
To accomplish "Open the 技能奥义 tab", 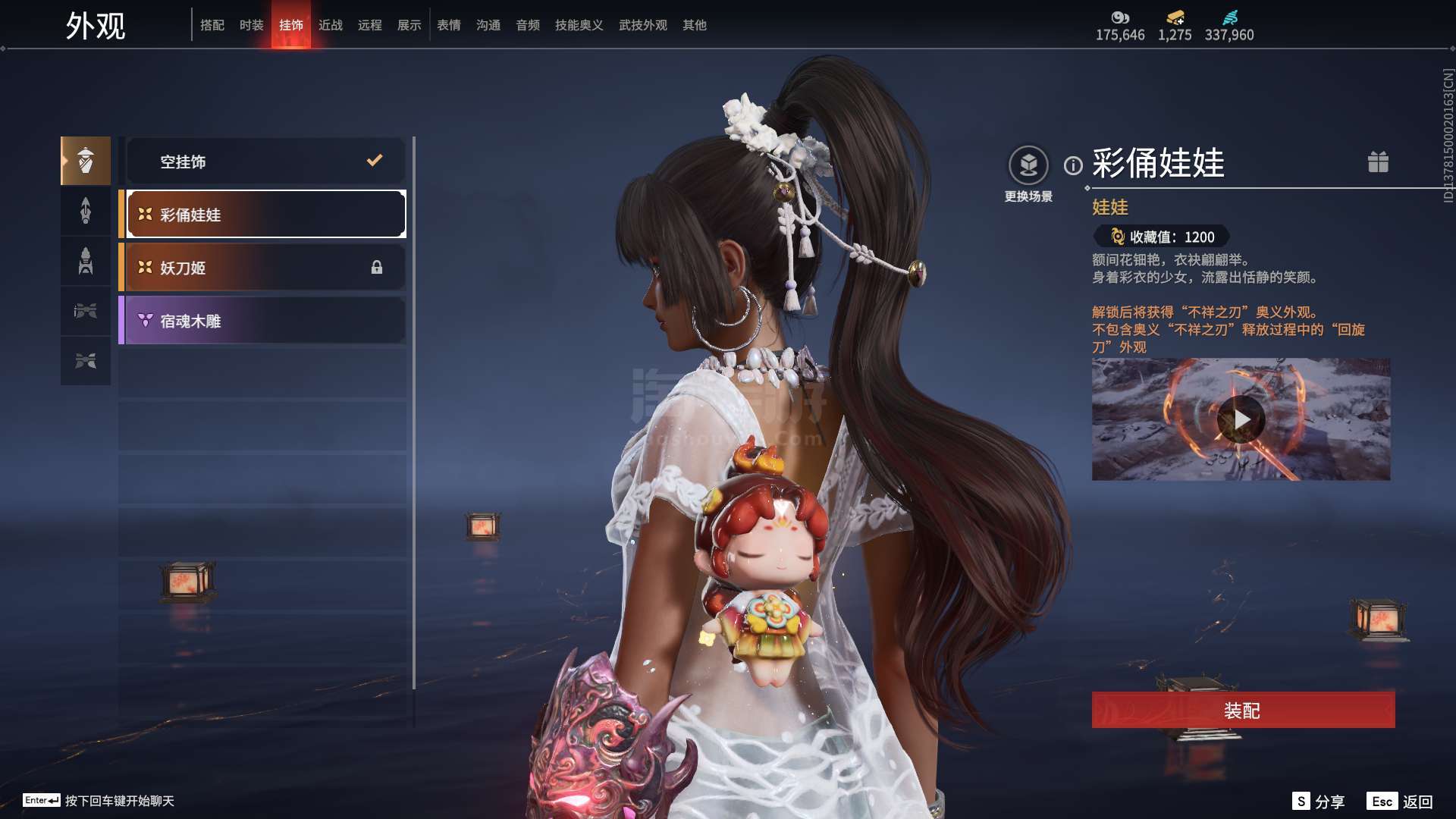I will 579,25.
